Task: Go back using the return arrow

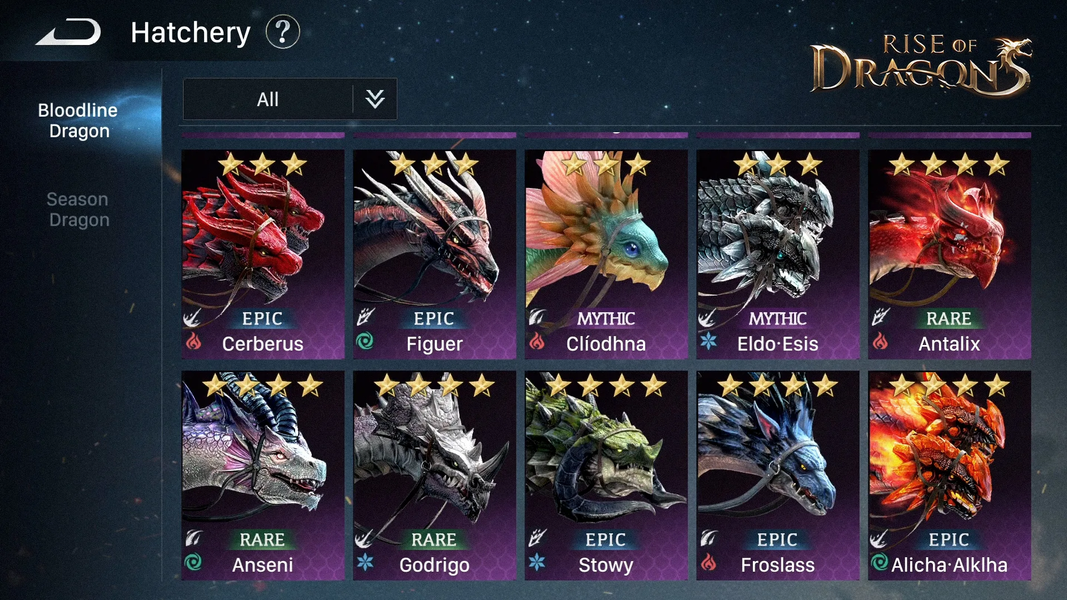Action: pyautogui.click(x=69, y=33)
